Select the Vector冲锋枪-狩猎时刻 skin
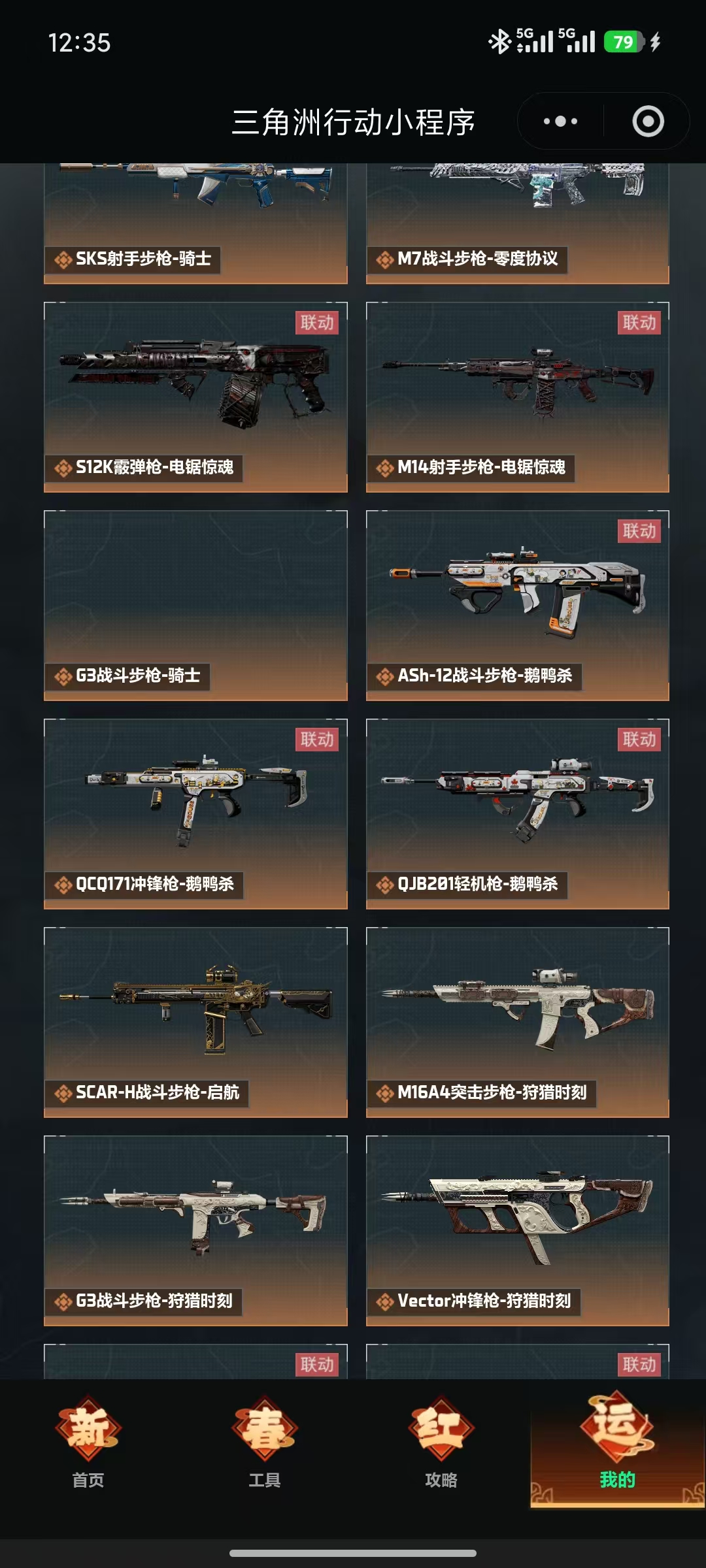 [517, 1230]
